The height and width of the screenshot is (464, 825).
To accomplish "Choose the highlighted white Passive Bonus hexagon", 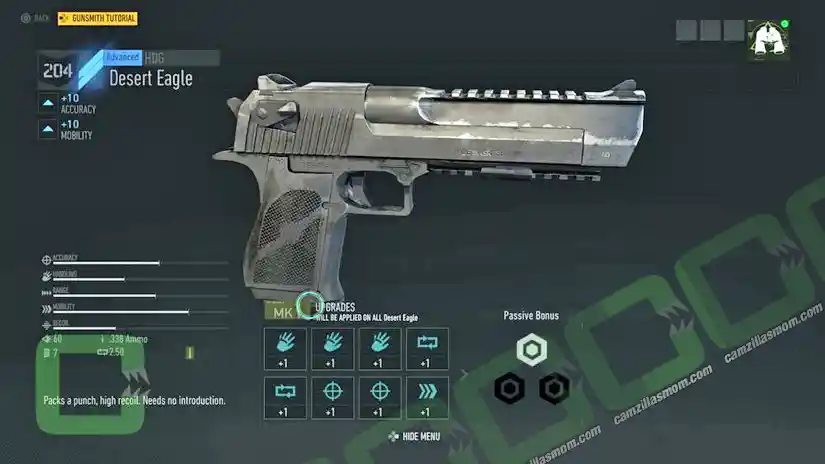I will tap(531, 350).
